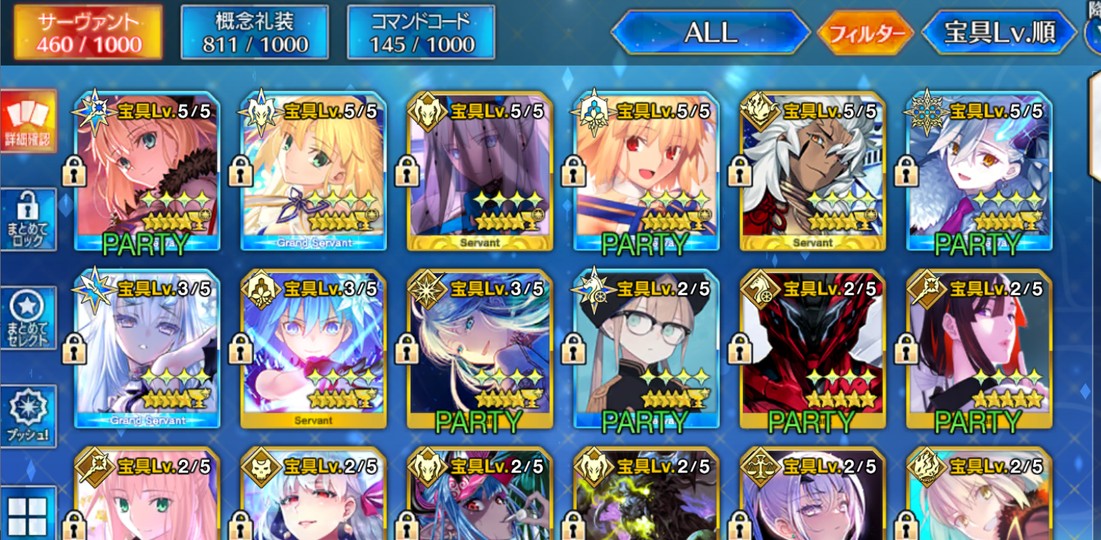
Task: Open the フィルター filter options
Action: (866, 33)
